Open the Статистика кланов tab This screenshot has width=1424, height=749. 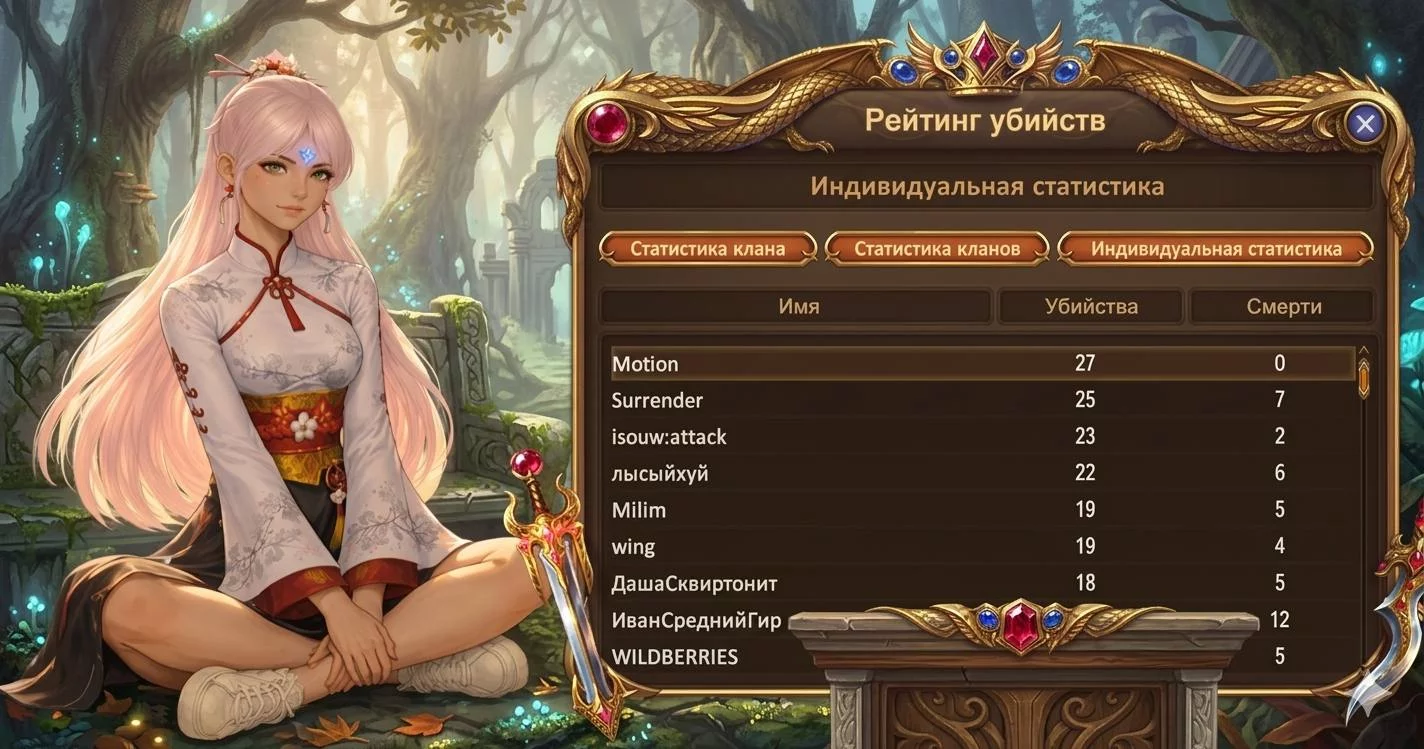tap(937, 249)
